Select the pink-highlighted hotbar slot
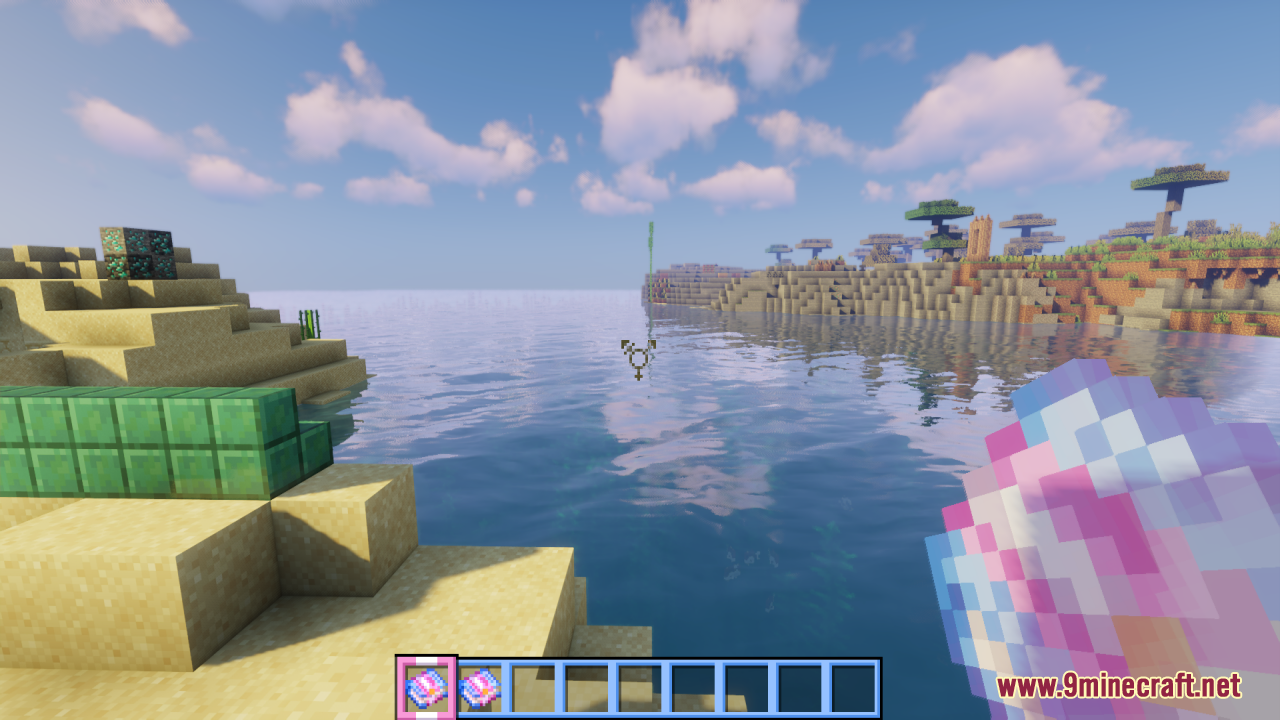 tap(426, 688)
